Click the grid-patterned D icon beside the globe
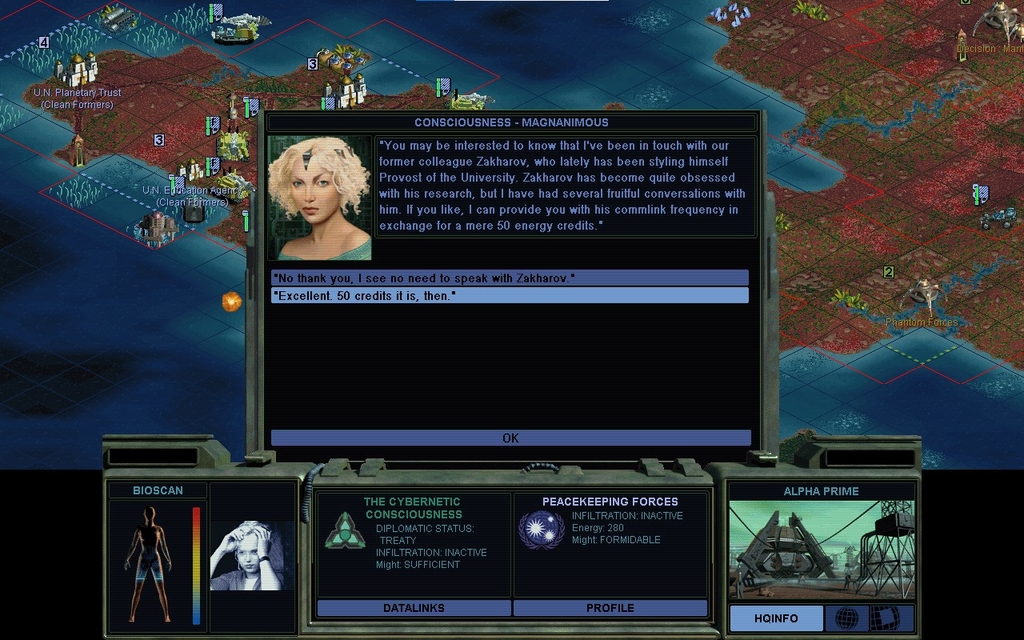The image size is (1024, 640). (883, 618)
